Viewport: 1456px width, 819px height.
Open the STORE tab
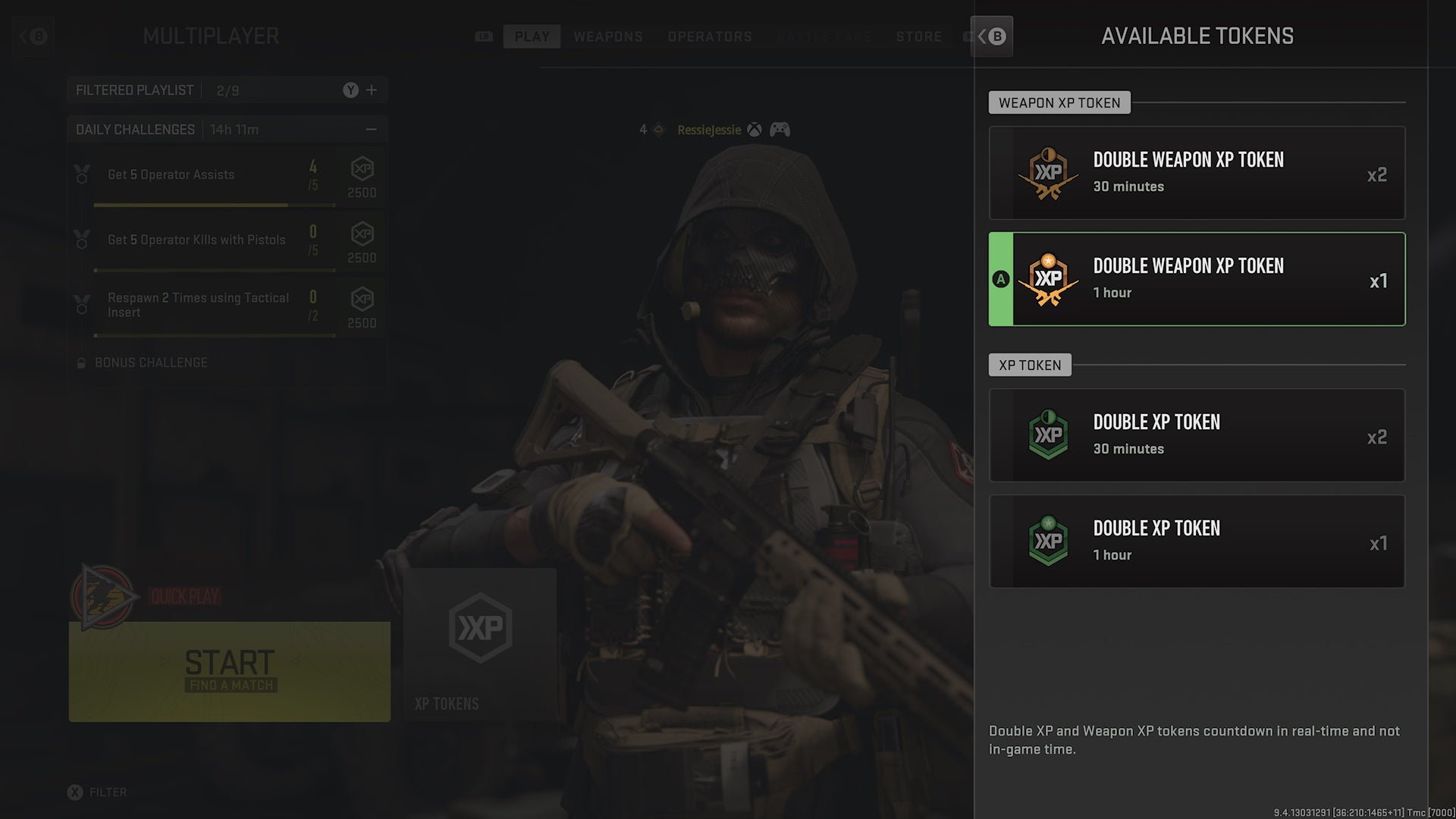tap(920, 36)
